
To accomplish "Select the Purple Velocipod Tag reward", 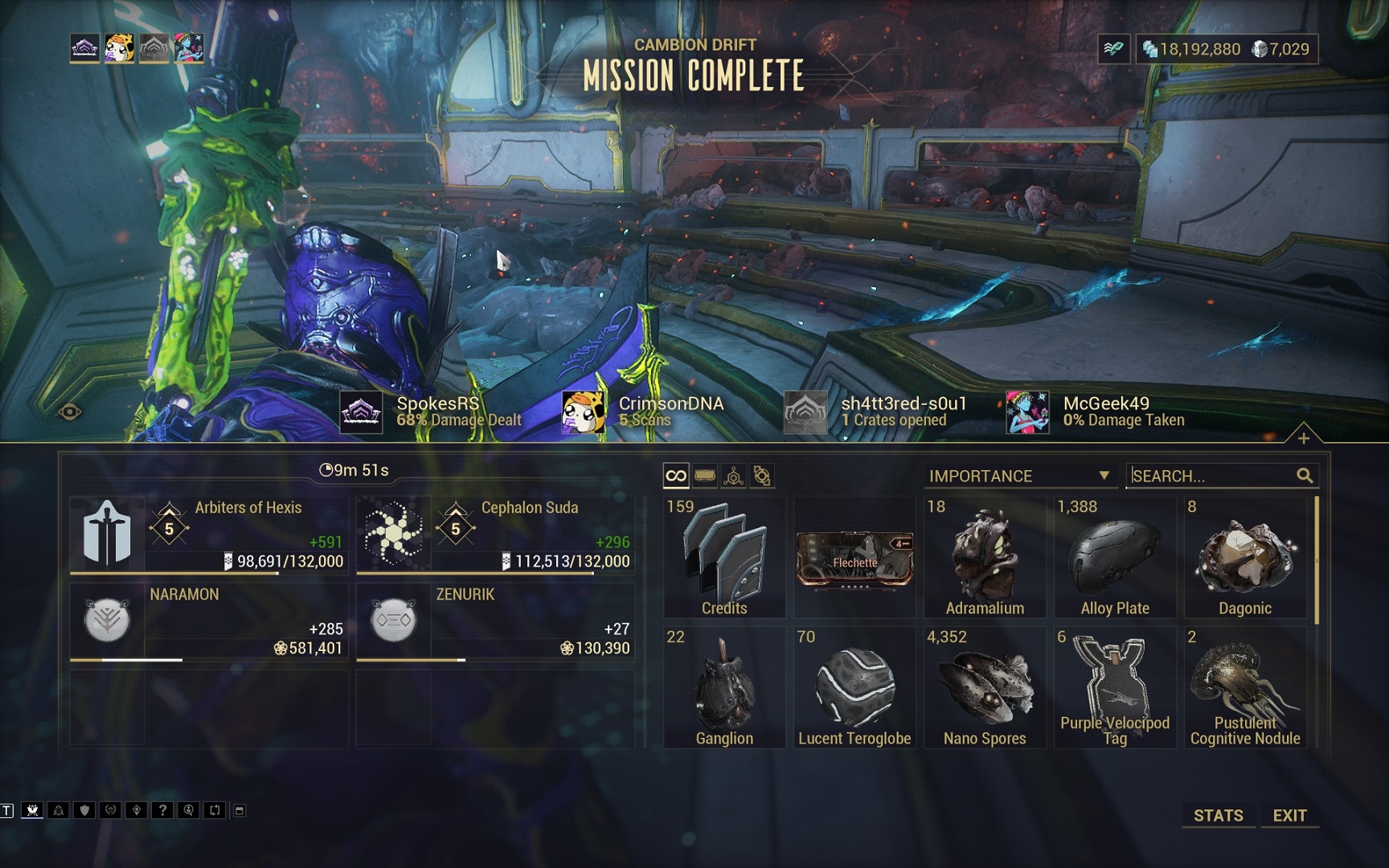I will [x=1115, y=687].
